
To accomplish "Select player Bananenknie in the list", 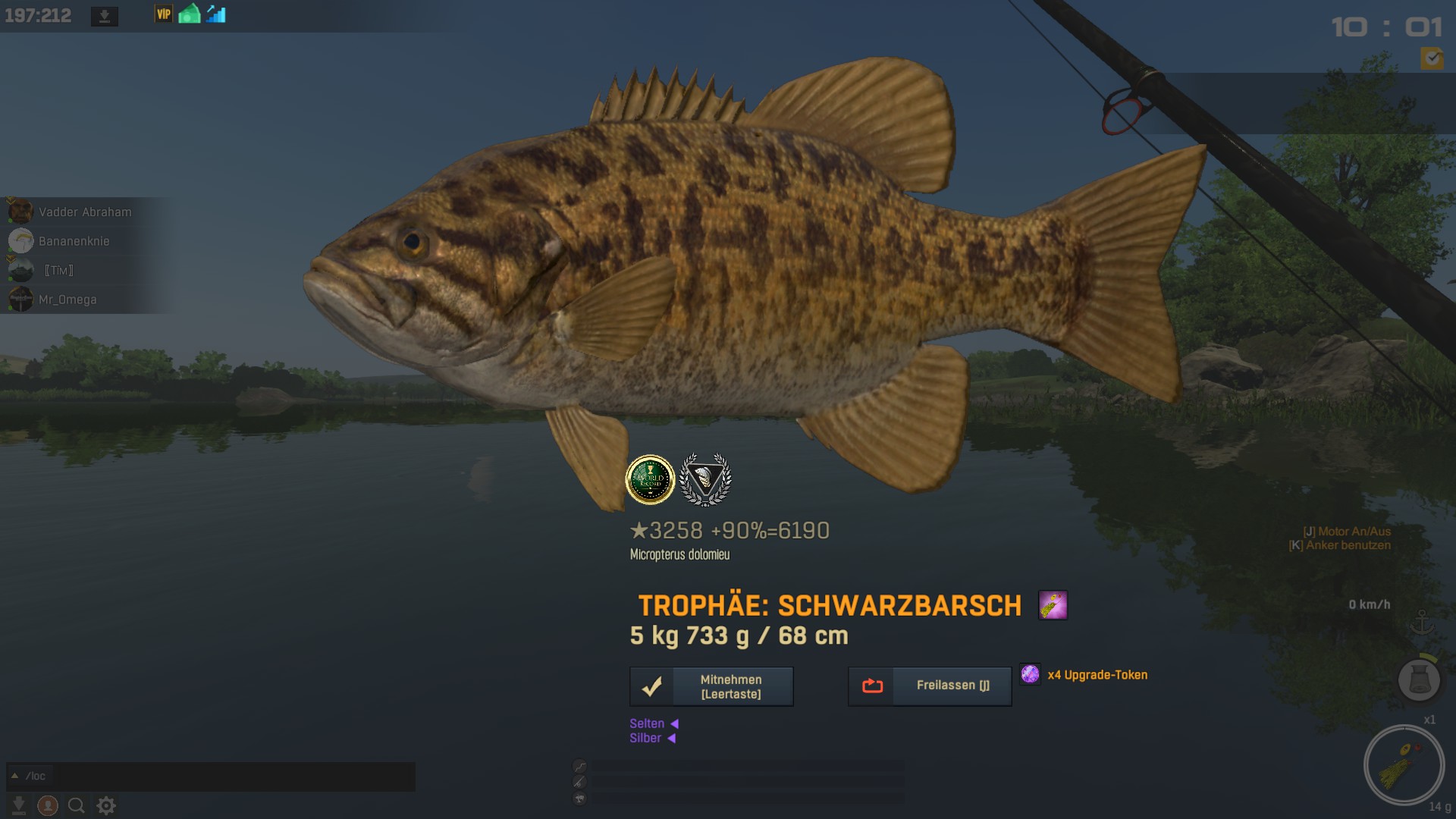I will (x=74, y=241).
